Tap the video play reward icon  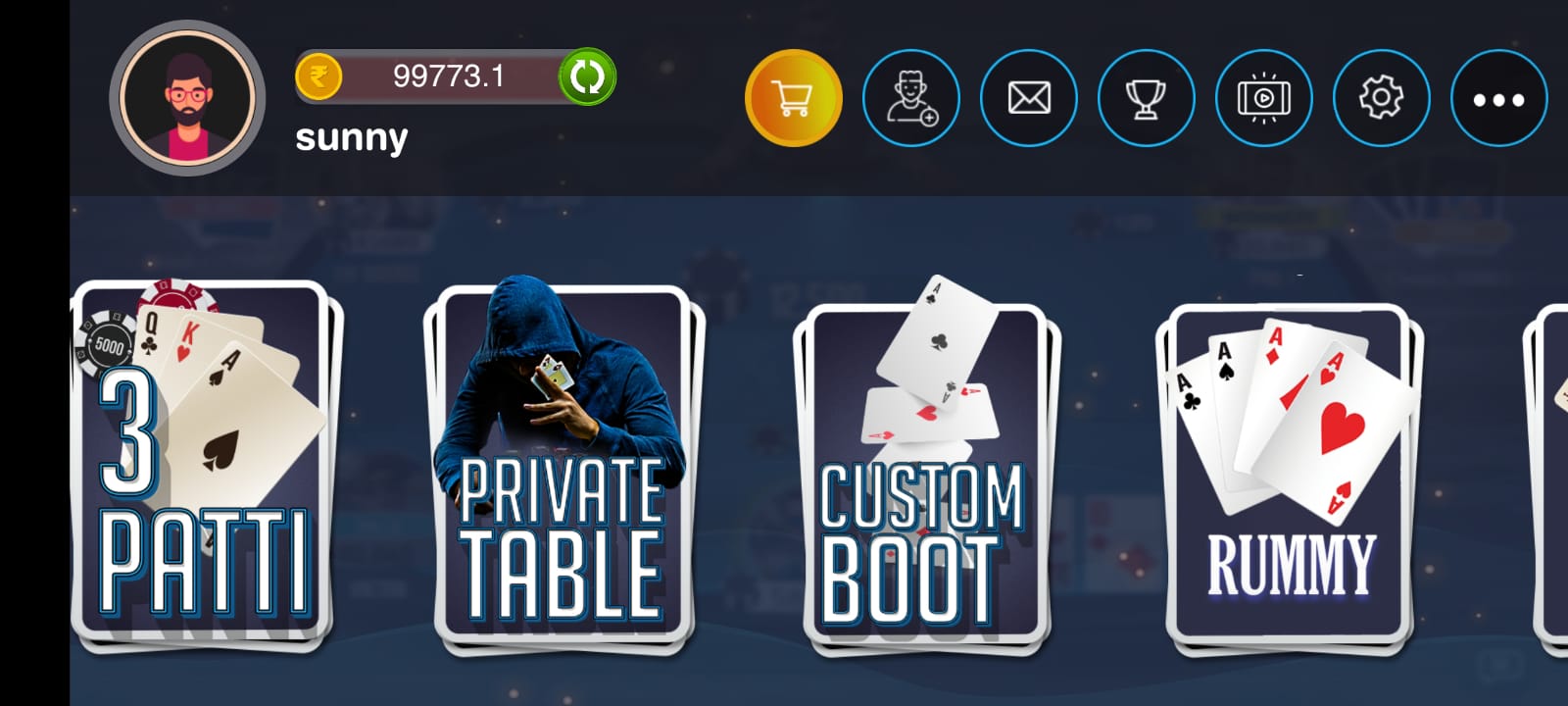point(1263,98)
